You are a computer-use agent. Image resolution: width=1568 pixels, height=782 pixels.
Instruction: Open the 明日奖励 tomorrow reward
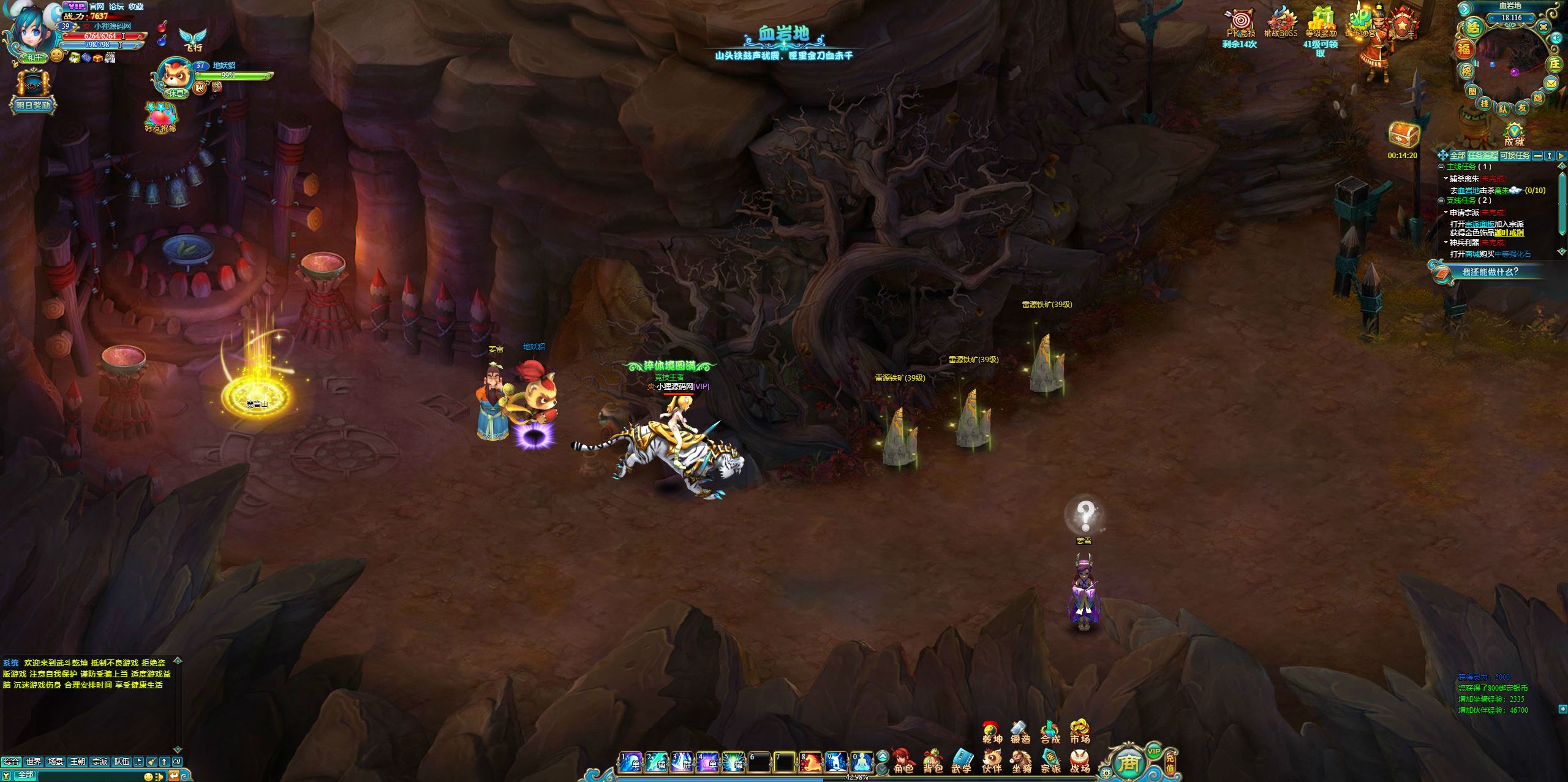point(33,92)
